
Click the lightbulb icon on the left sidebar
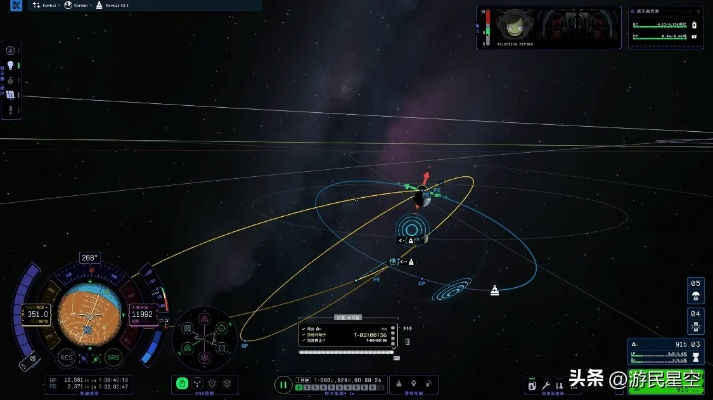pyautogui.click(x=11, y=64)
